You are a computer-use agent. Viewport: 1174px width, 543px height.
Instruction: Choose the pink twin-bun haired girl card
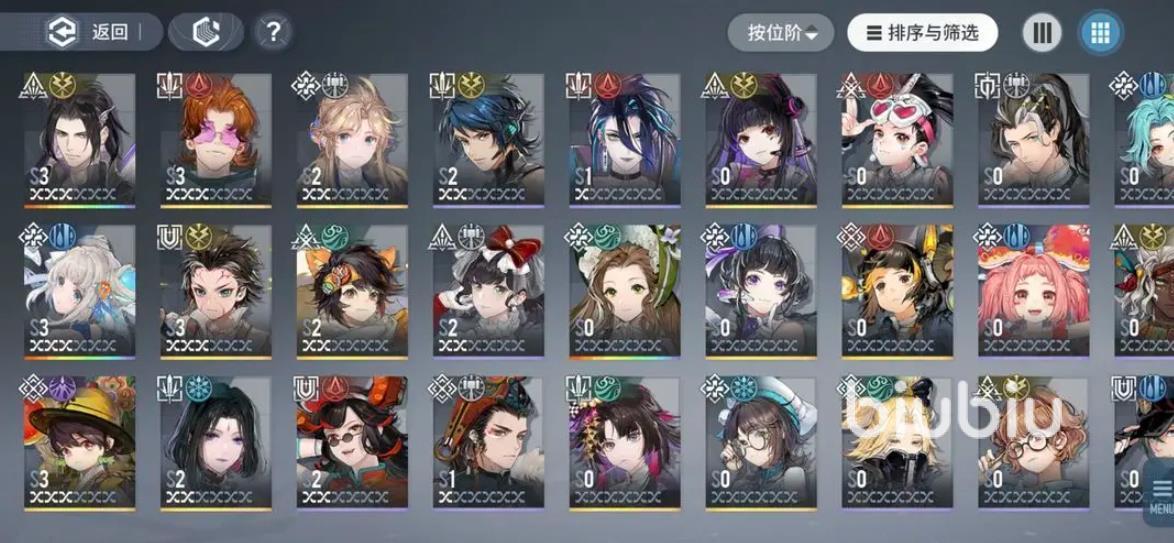click(1032, 291)
